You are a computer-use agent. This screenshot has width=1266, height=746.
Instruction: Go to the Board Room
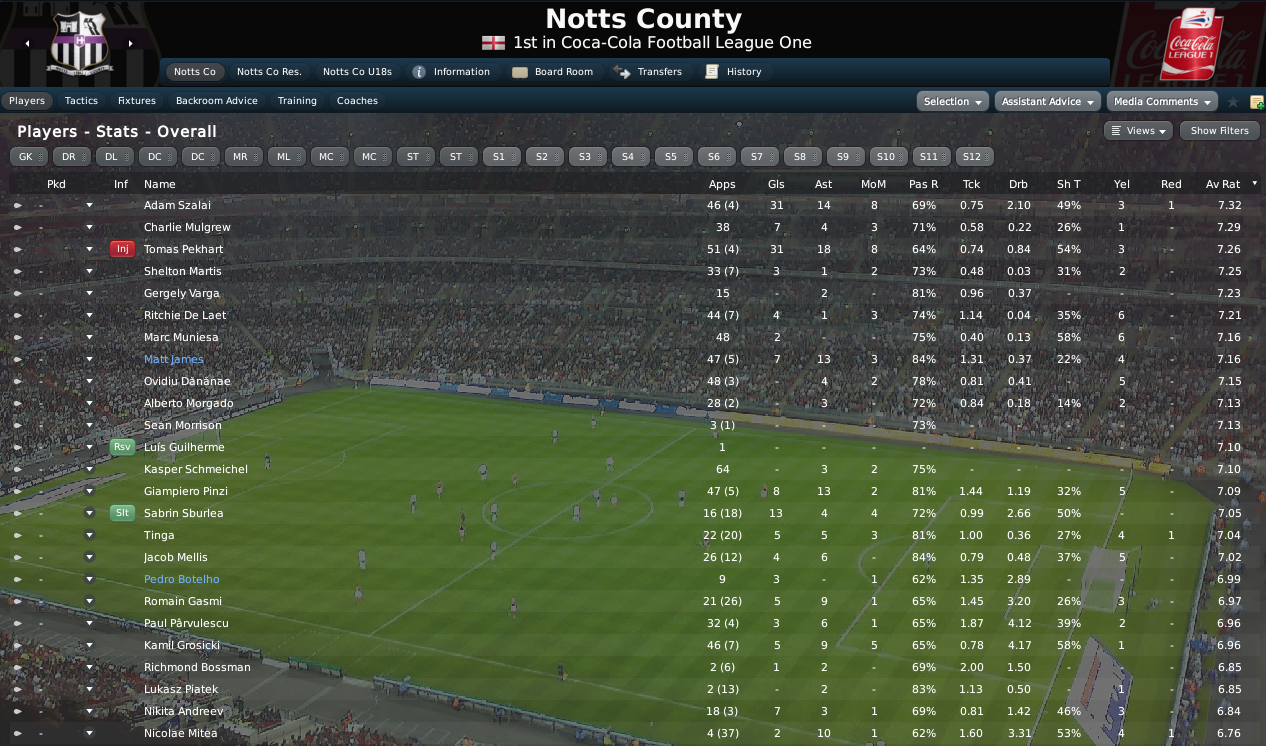[x=553, y=72]
